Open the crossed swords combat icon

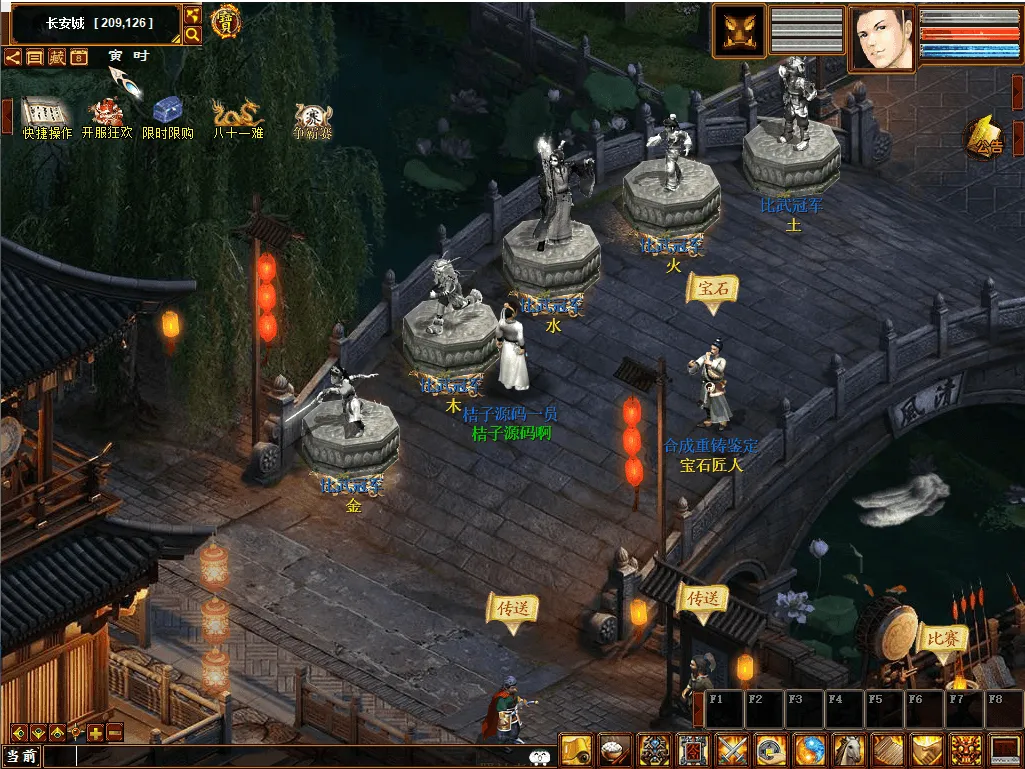click(732, 750)
